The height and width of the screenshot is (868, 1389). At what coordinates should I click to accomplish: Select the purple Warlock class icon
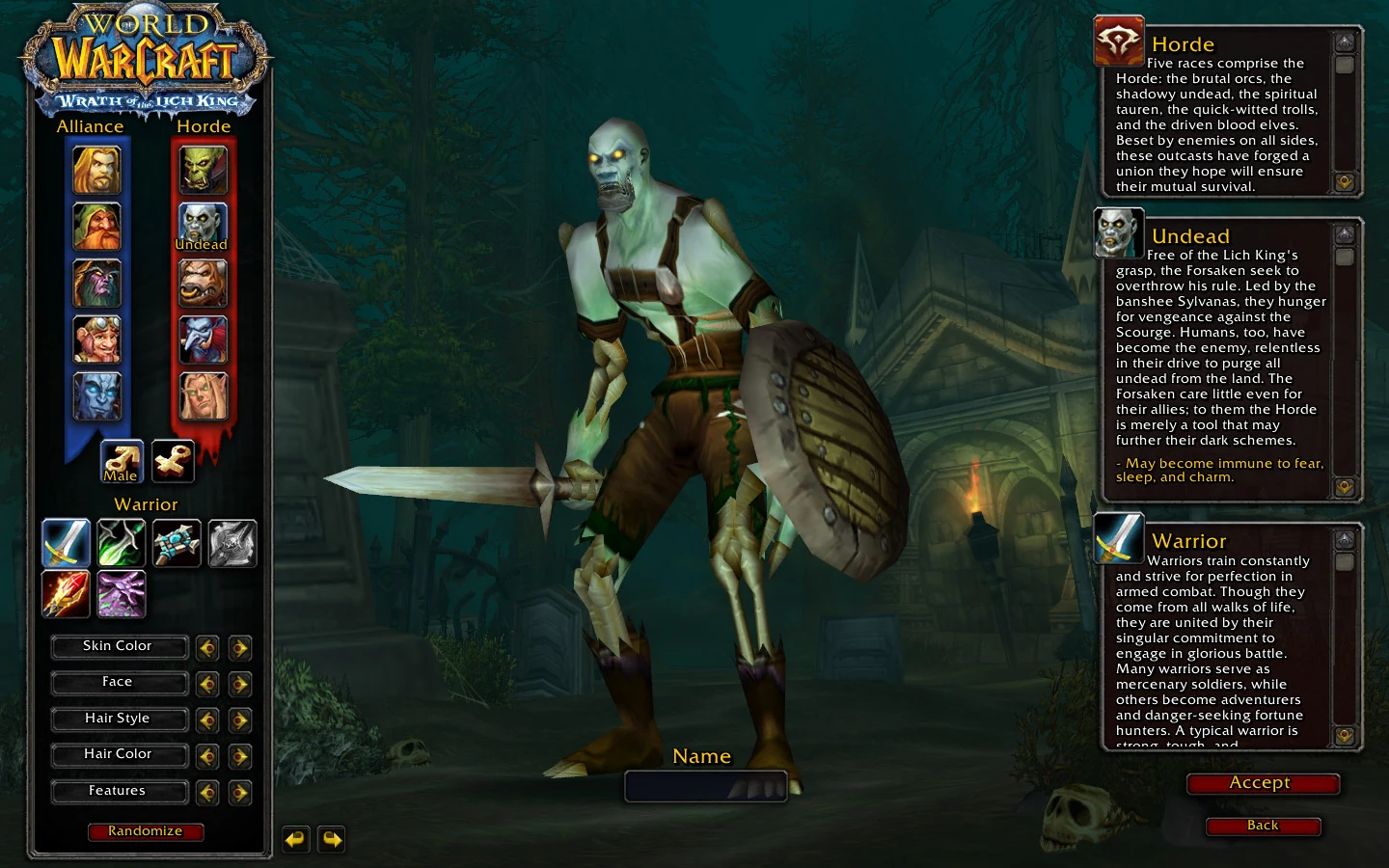point(120,594)
